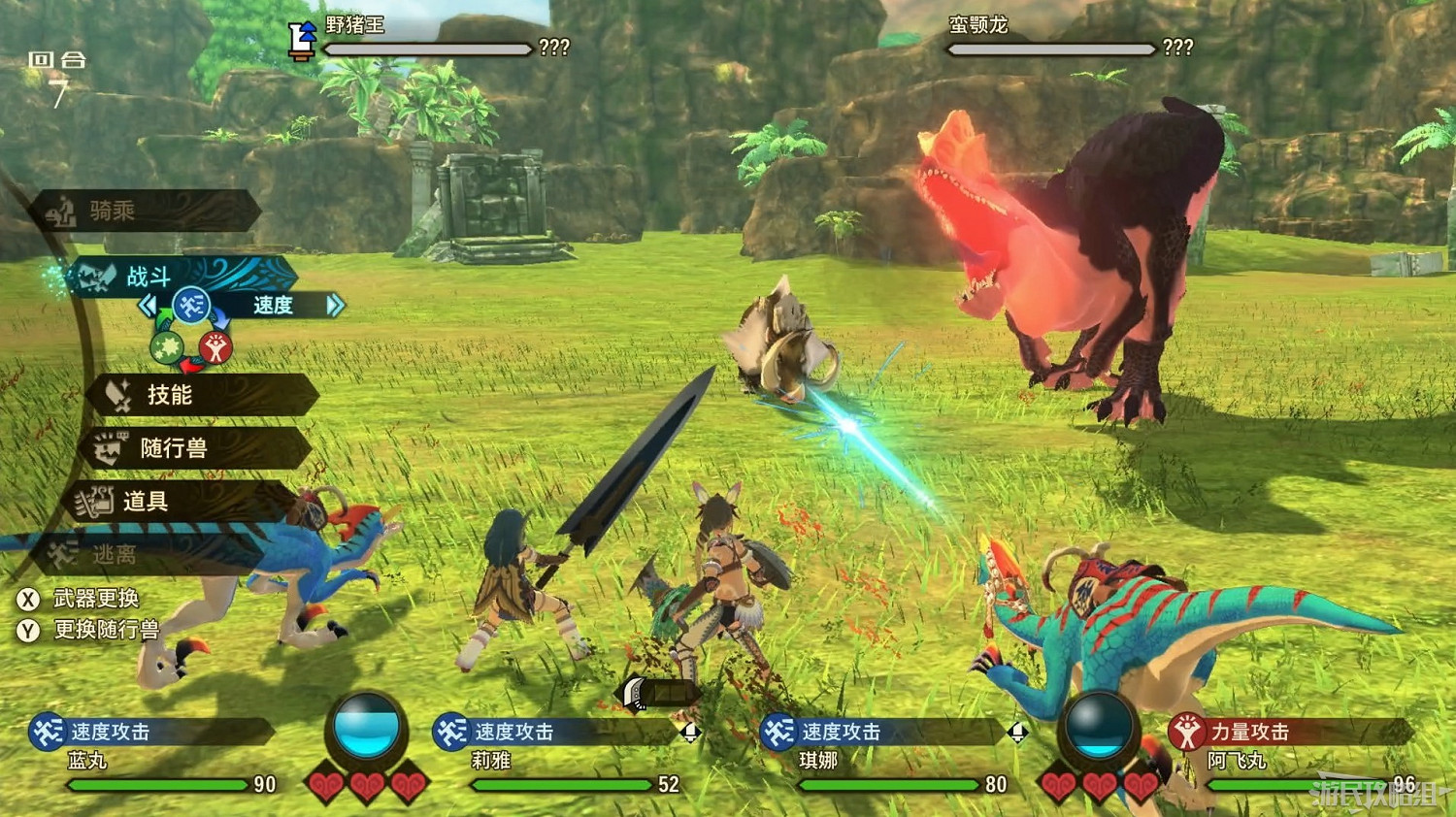1456x817 pixels.
Task: Click the left arrow of the 速度 selector
Action: pos(150,305)
